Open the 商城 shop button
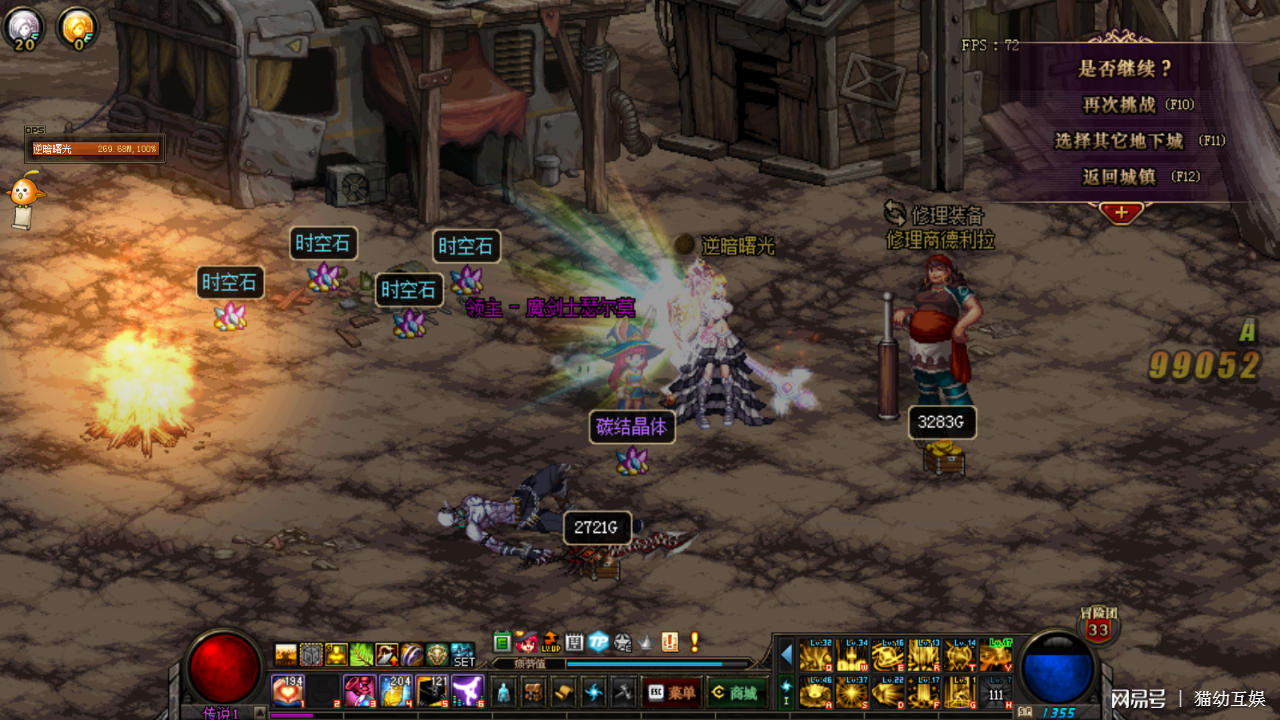This screenshot has height=720, width=1280. [734, 691]
